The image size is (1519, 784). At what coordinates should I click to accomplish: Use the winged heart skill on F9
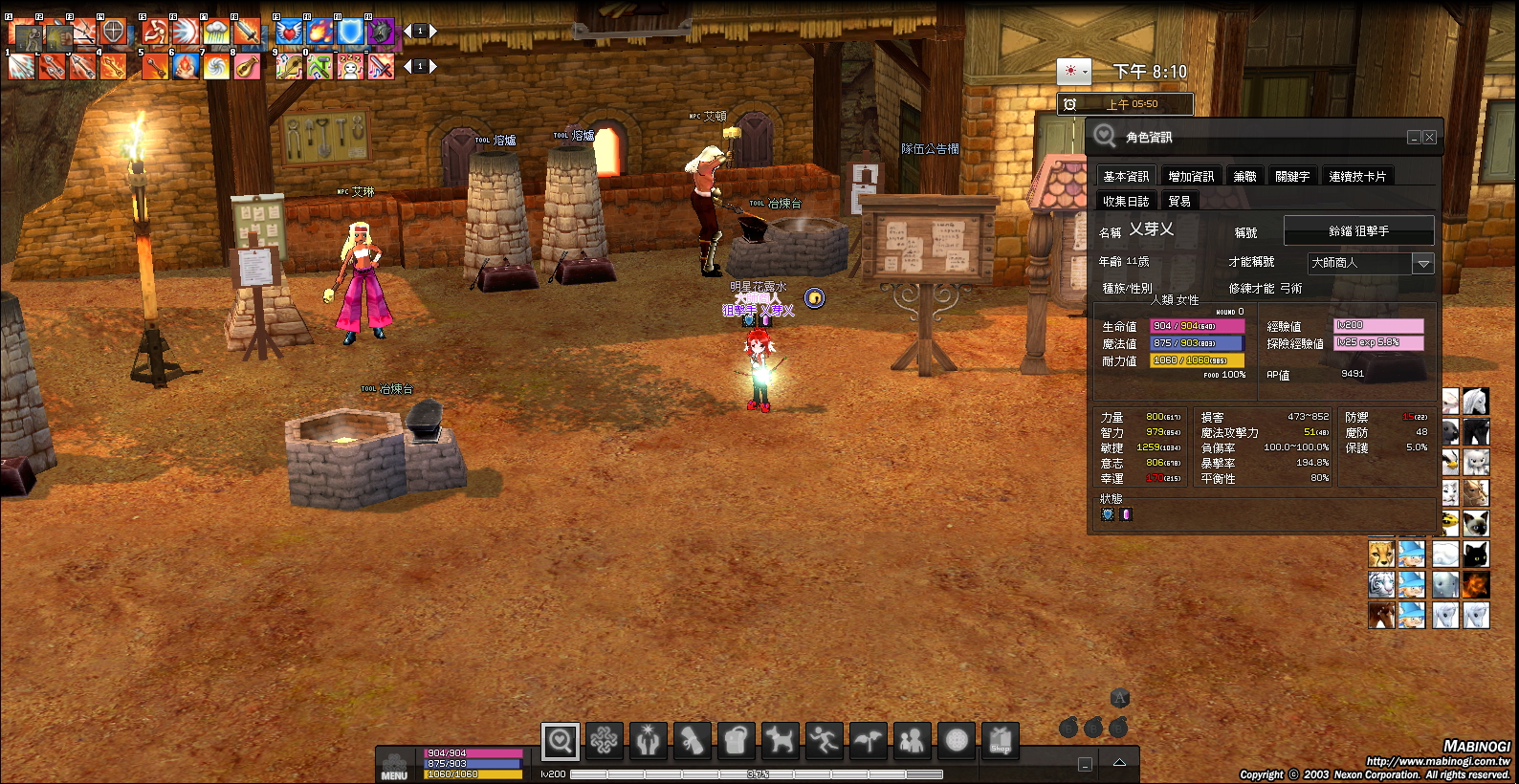coord(289,32)
